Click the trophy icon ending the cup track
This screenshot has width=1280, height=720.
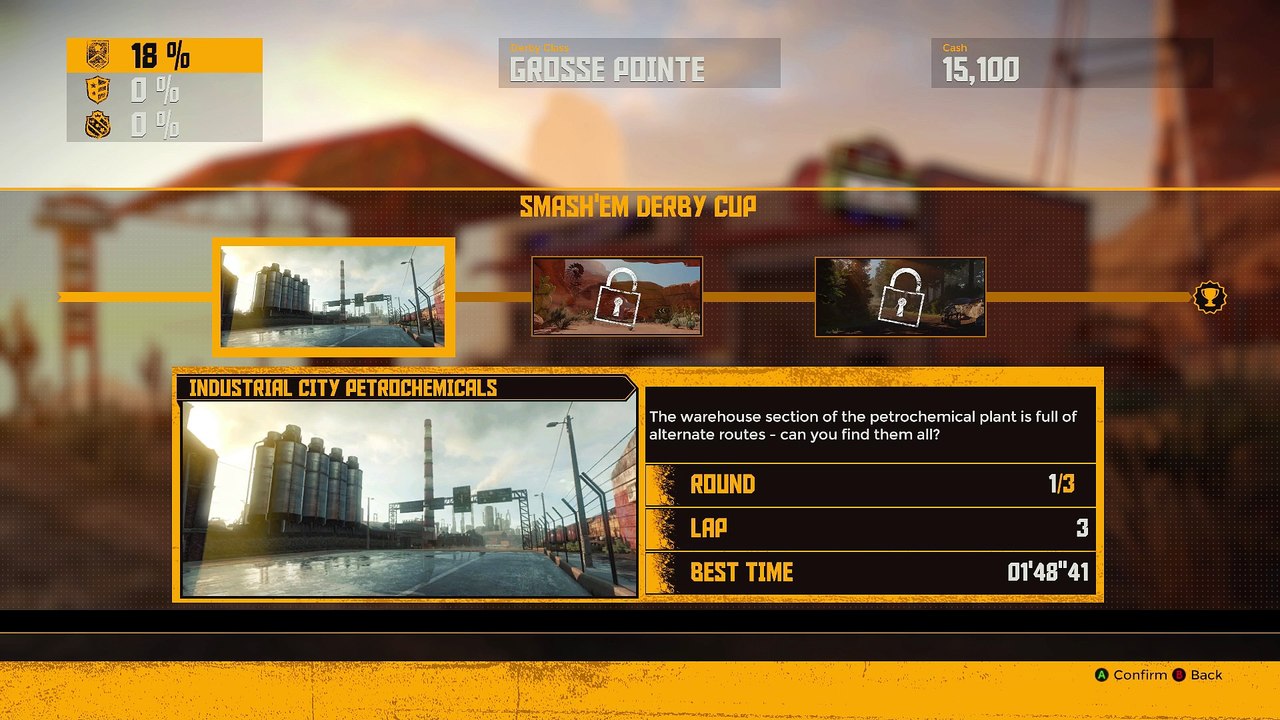click(1210, 297)
